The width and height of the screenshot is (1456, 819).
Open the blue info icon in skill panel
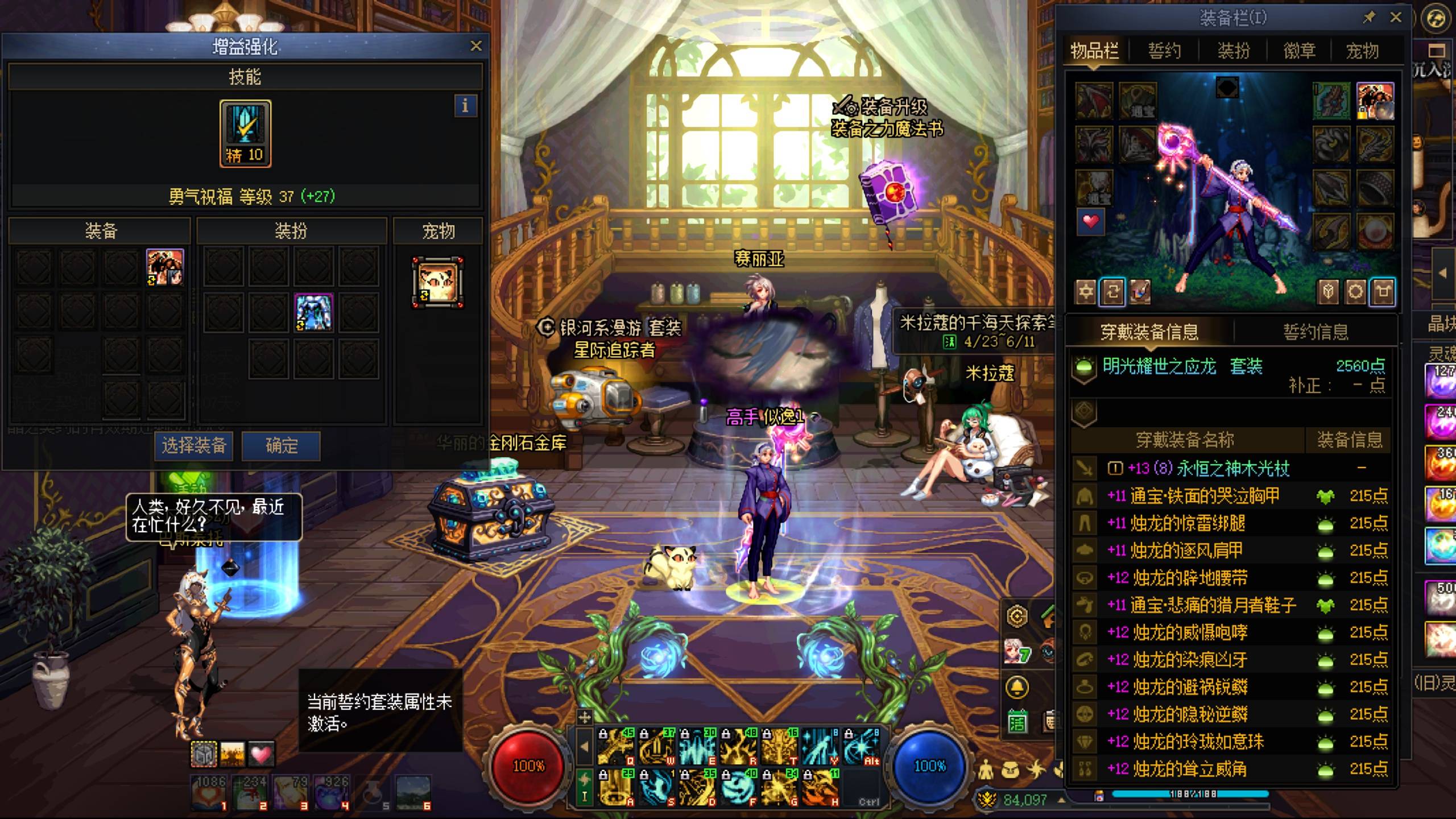tap(465, 106)
